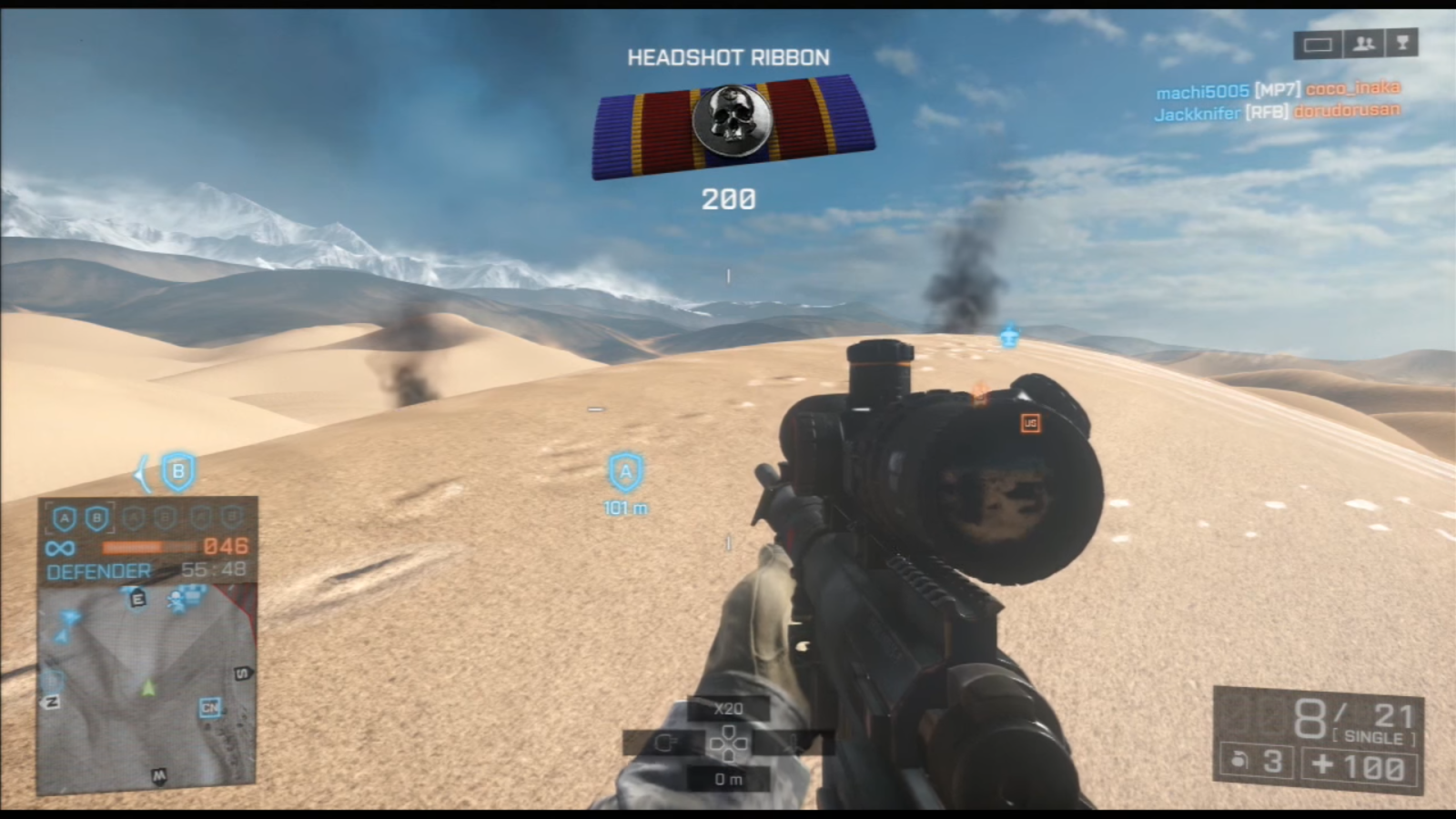Click the orange score progress bar showing 046
This screenshot has height=819, width=1456.
pos(150,547)
